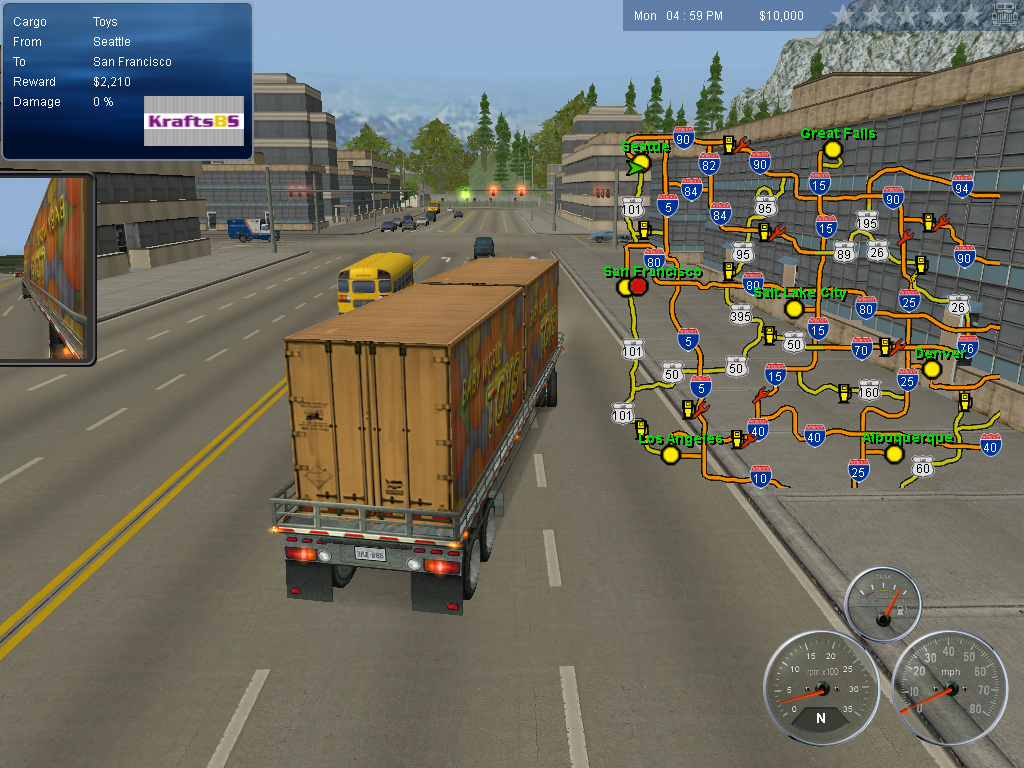Select the Seattle city marker on the map
The height and width of the screenshot is (768, 1024).
642,162
